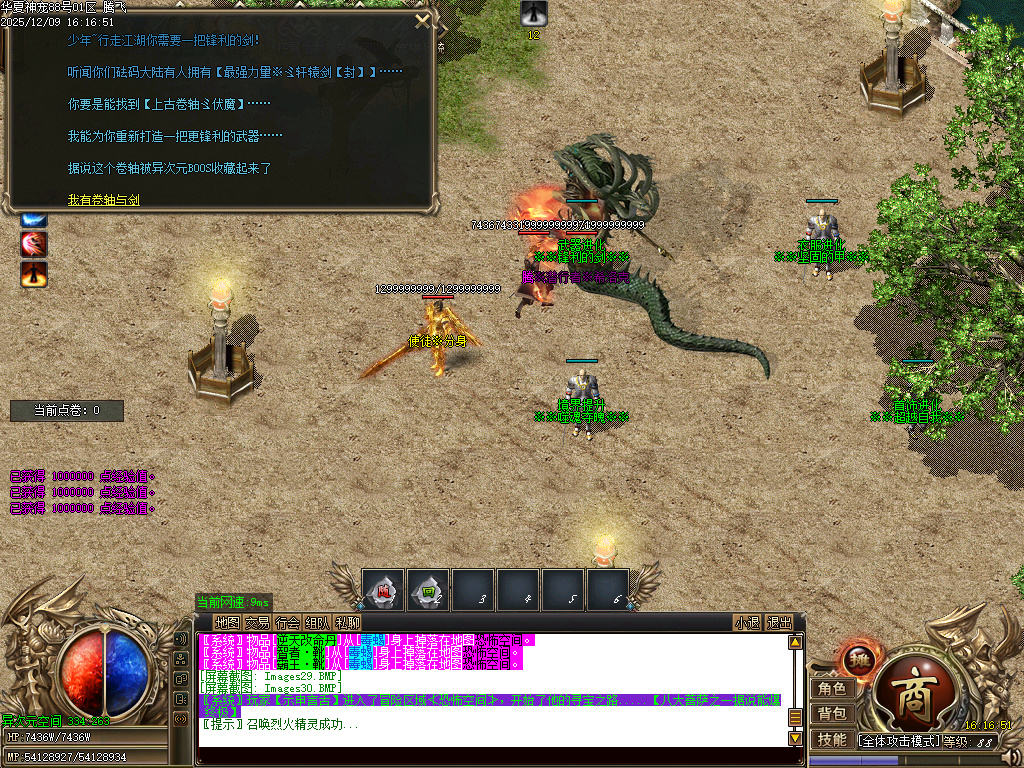Open the 技能 skills panel
This screenshot has width=1024, height=768.
click(832, 739)
